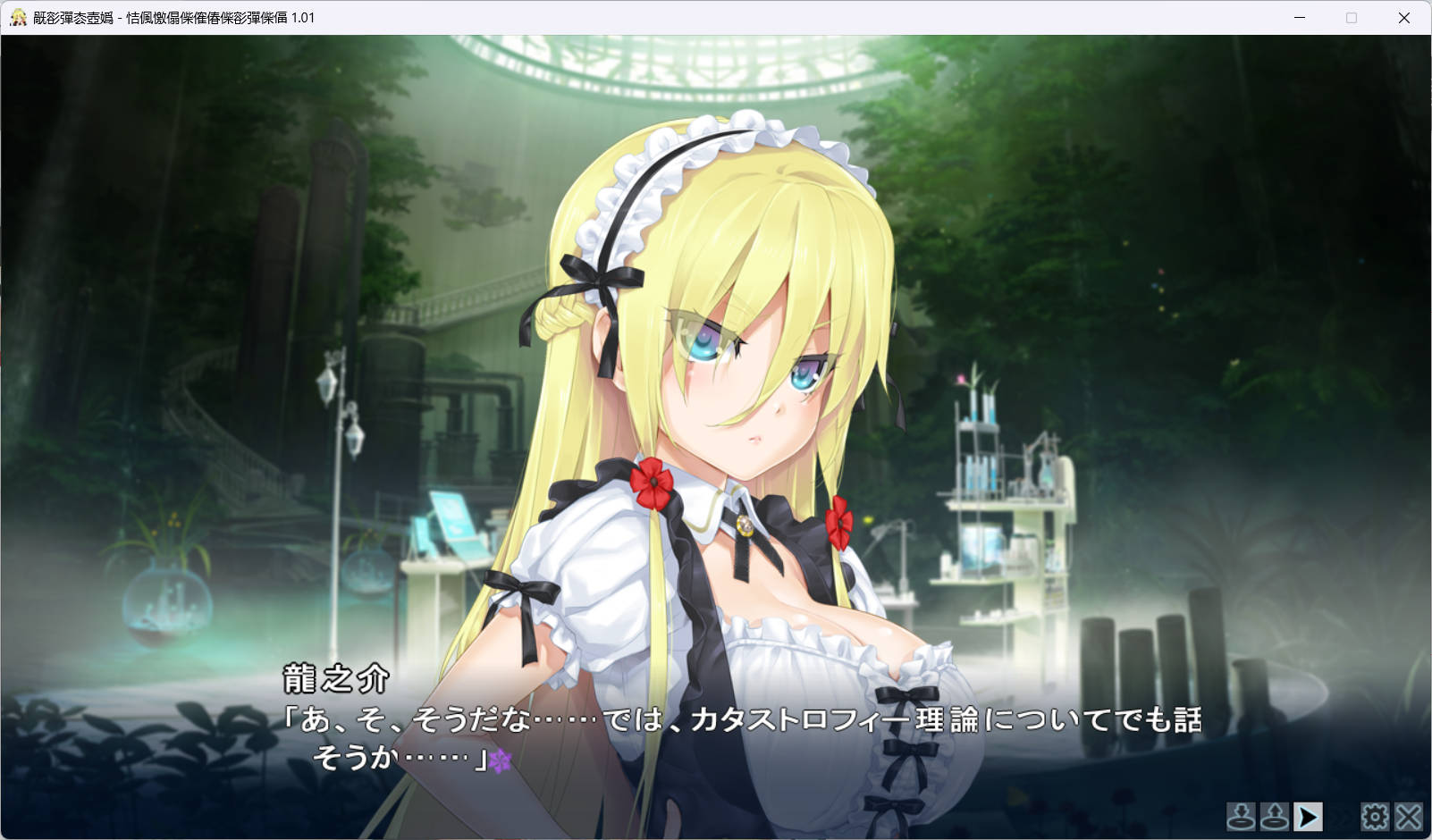The height and width of the screenshot is (840, 1432).
Task: Click the bottom-right control toolbar area
Action: tap(1323, 816)
